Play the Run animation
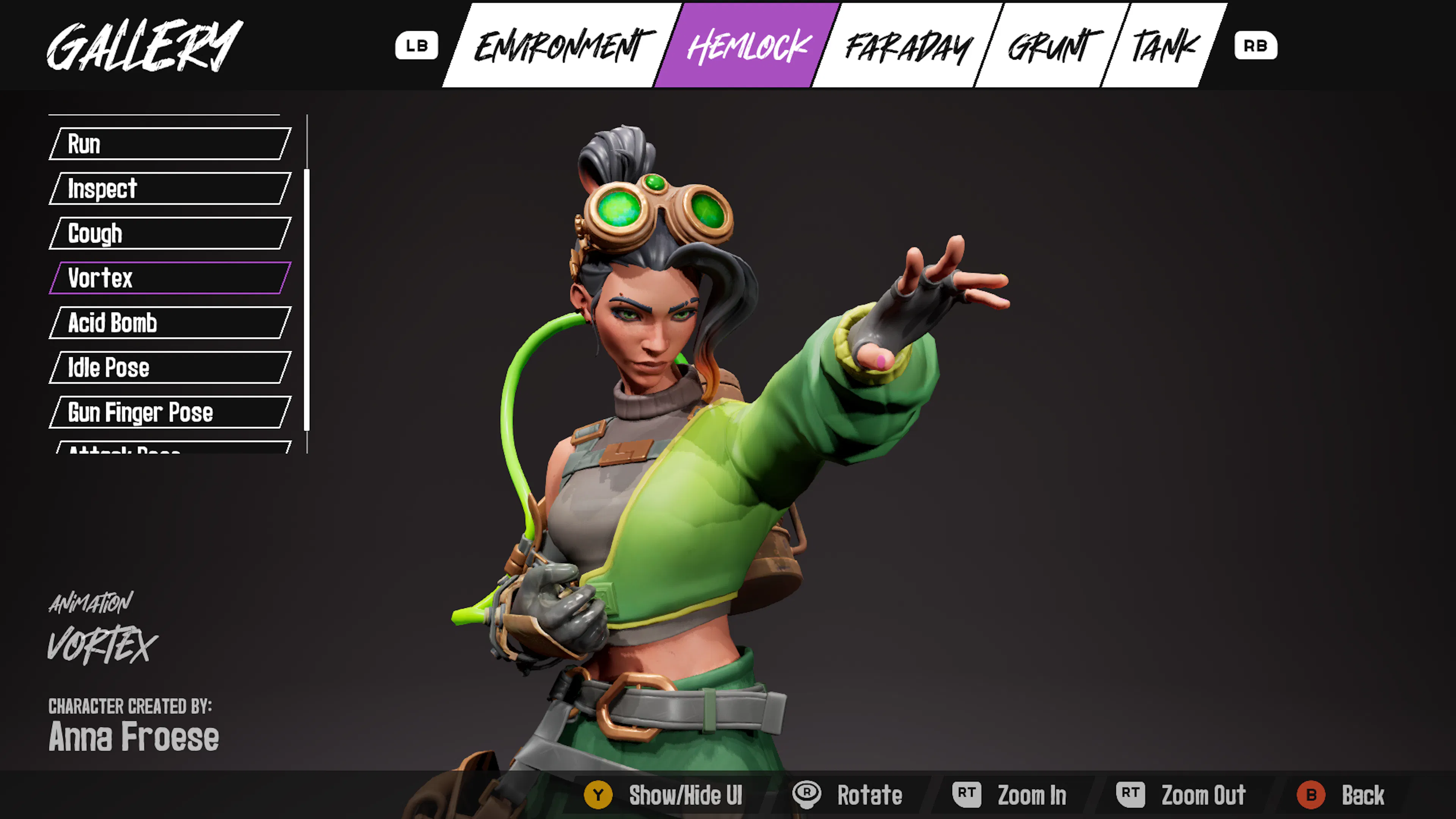 [x=169, y=144]
